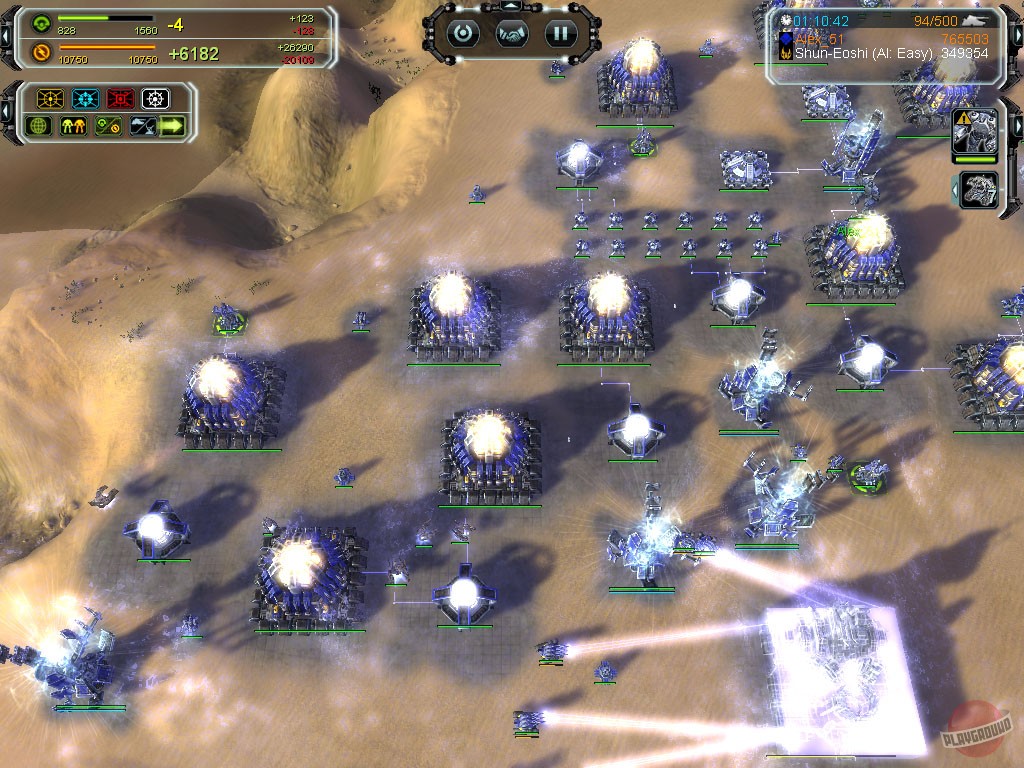The image size is (1024, 768).
Task: Select the cyan grid overlay filter
Action: tap(85, 99)
